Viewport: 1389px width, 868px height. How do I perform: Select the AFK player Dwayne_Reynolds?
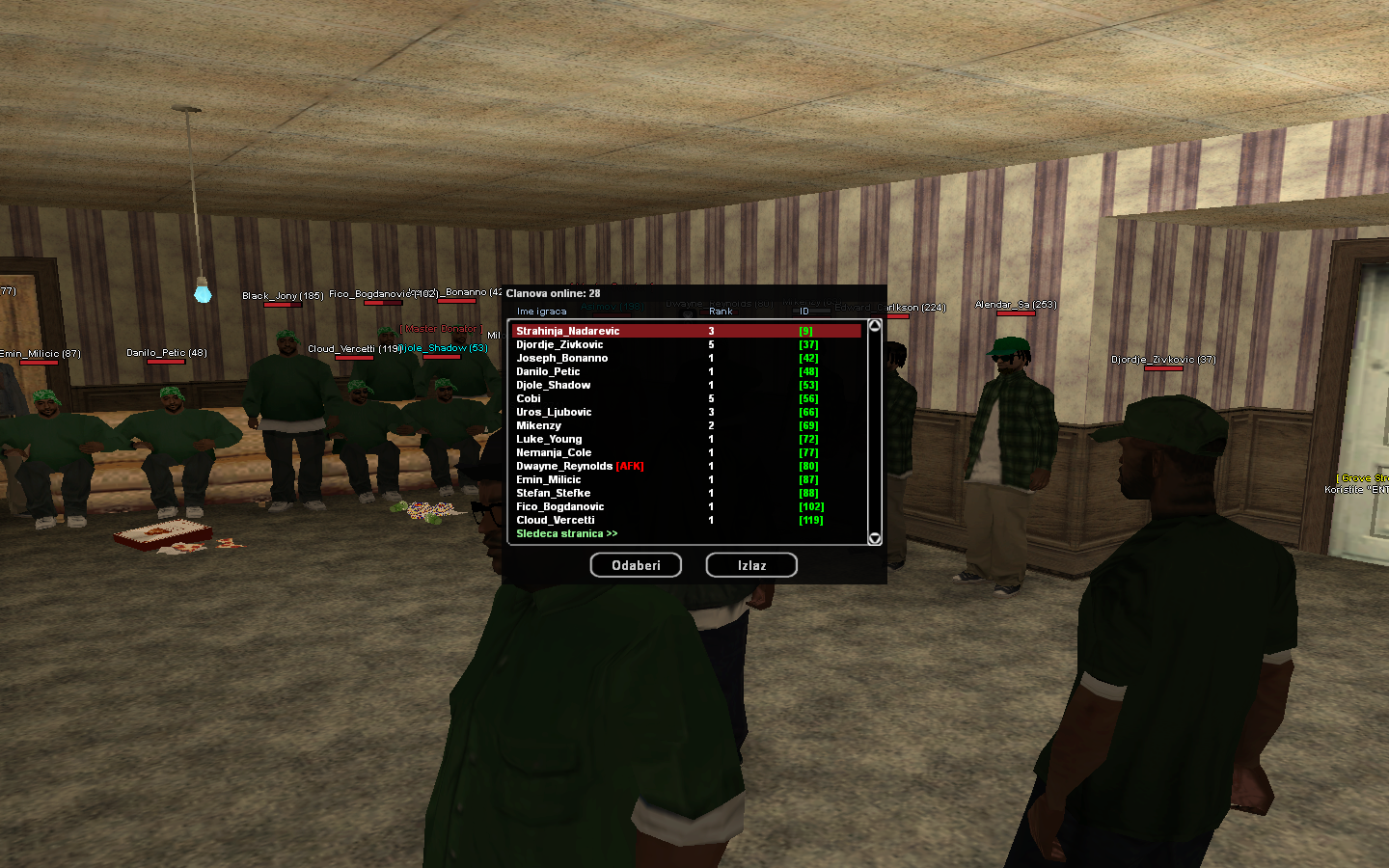564,466
